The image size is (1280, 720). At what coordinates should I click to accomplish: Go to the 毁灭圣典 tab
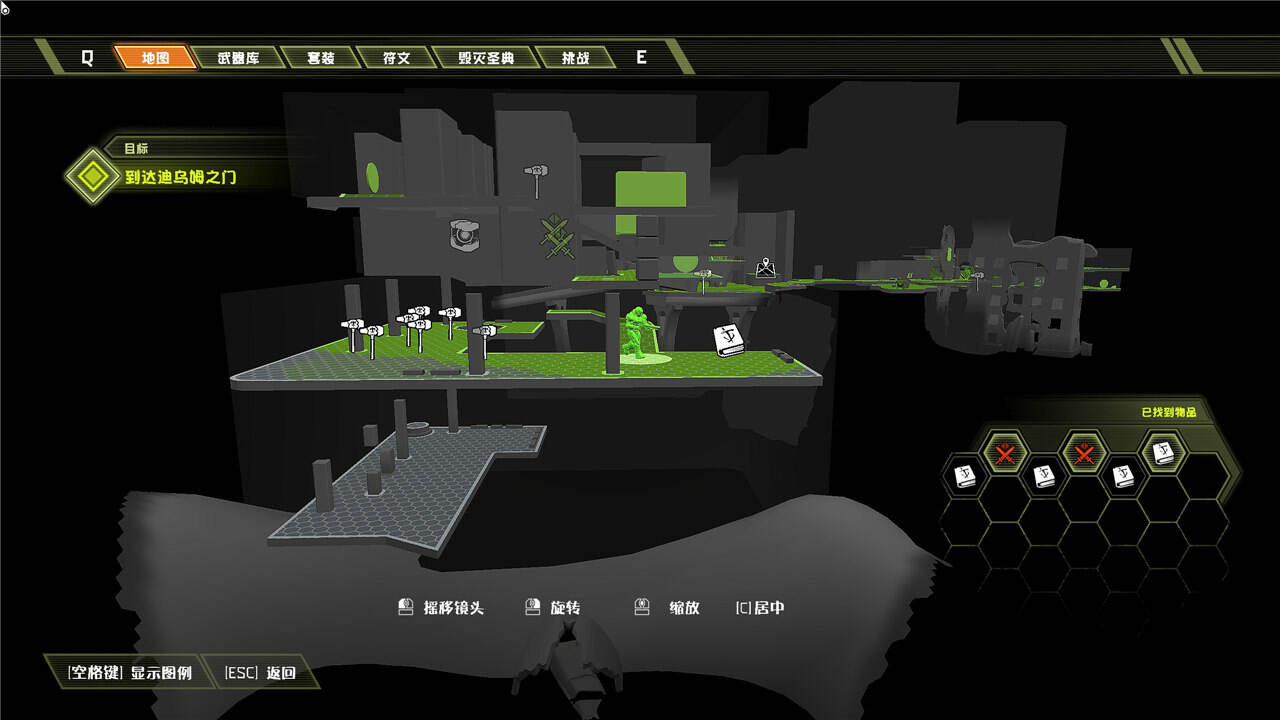[486, 58]
